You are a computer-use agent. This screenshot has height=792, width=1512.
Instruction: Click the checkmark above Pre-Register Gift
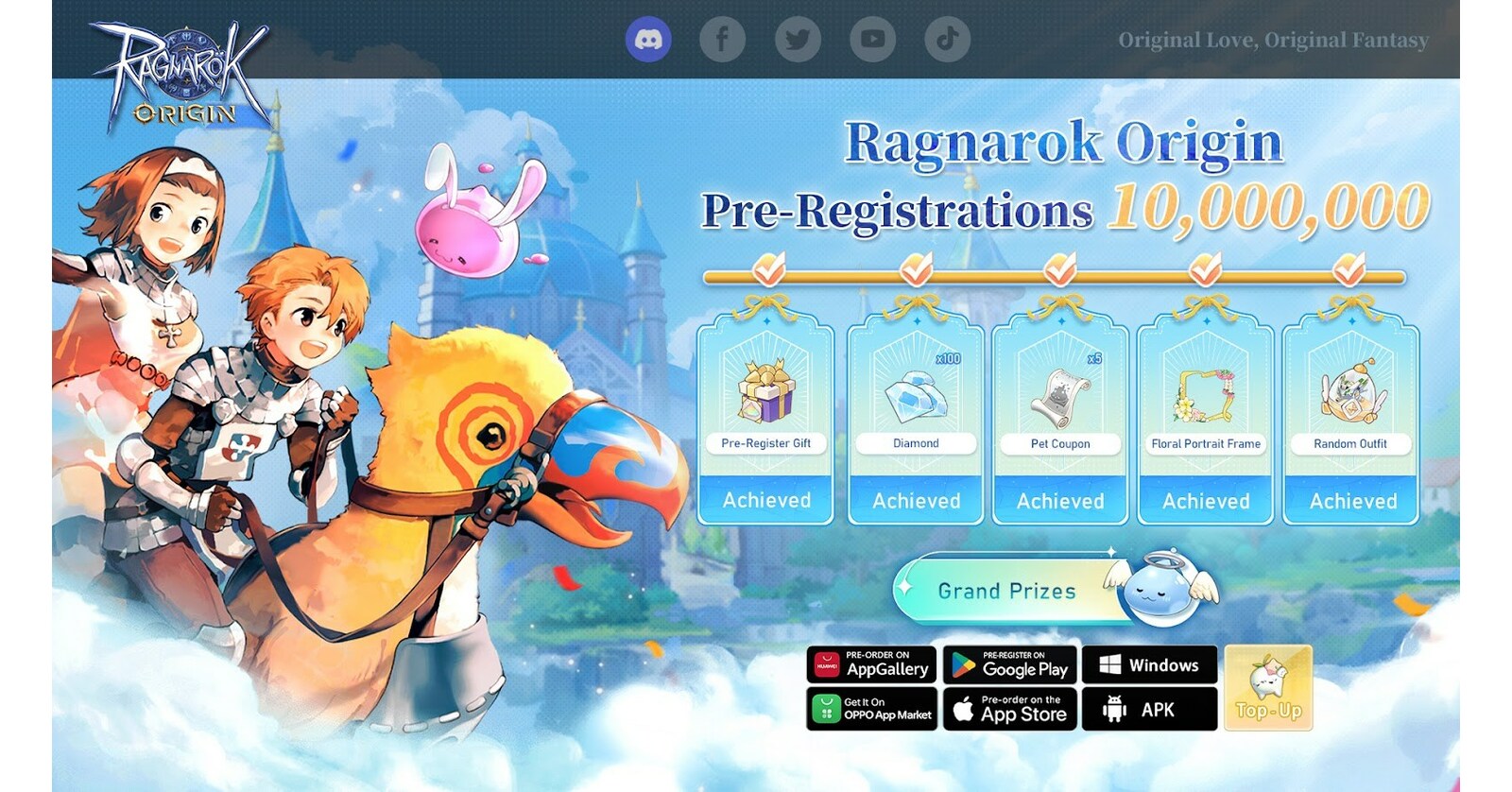770,267
